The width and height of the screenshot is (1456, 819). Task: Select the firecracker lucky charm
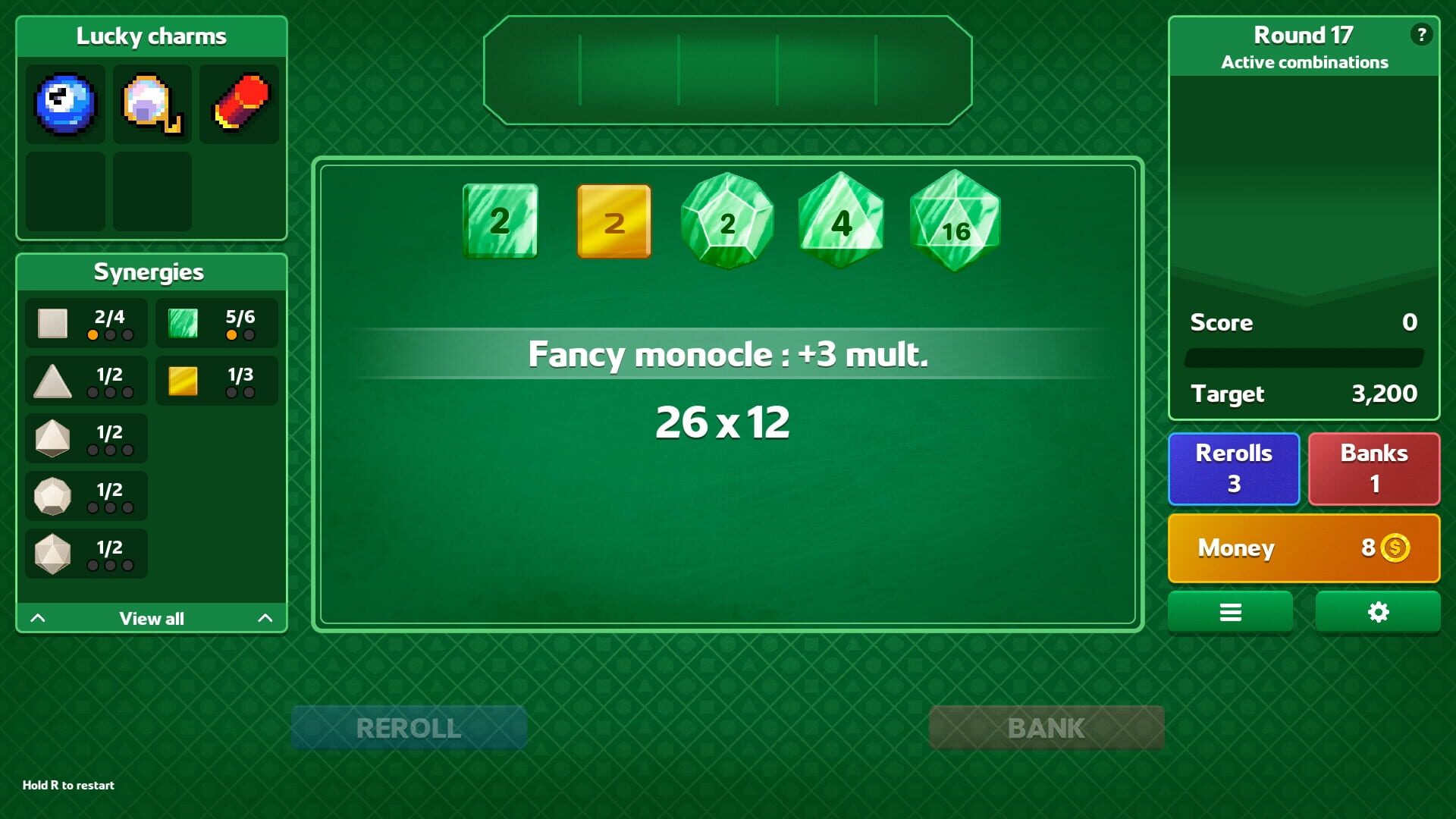tap(239, 104)
